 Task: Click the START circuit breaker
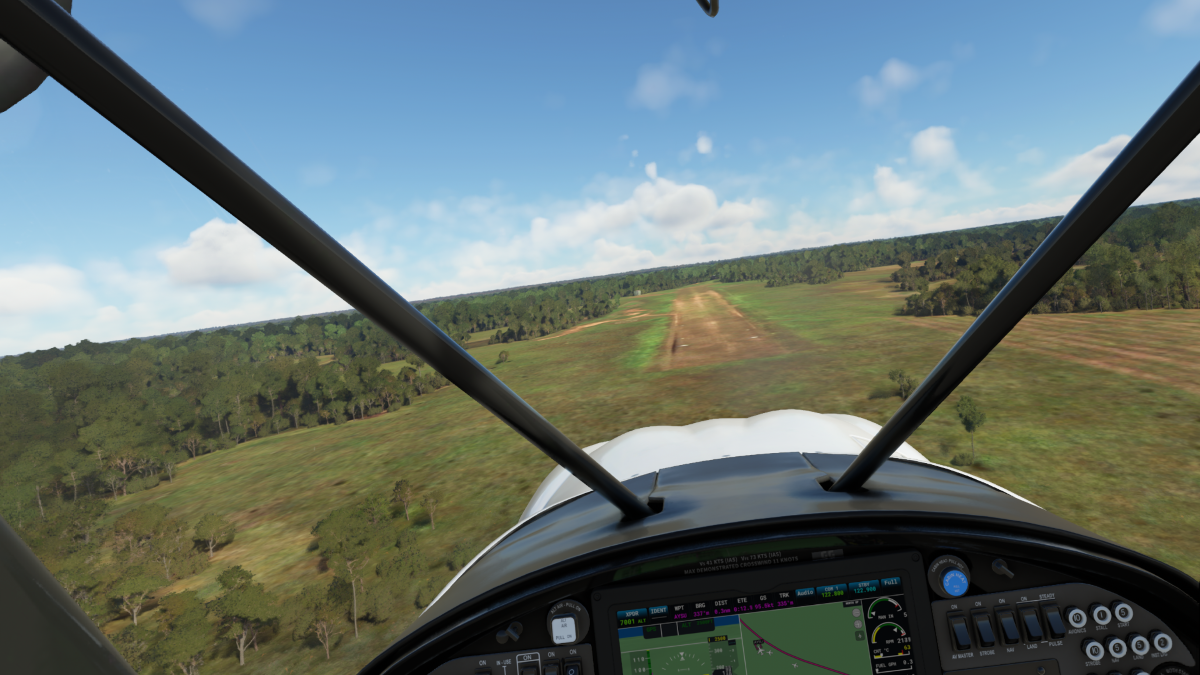click(x=1124, y=611)
